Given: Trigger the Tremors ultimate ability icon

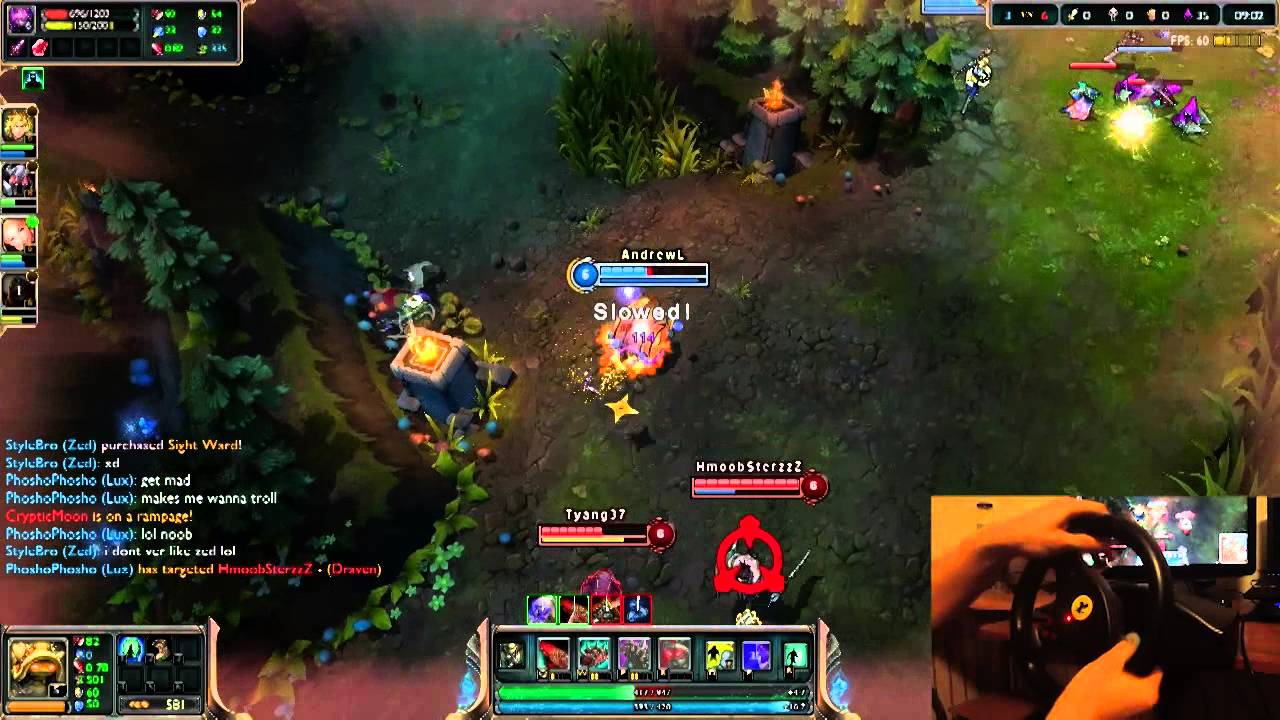Looking at the screenshot, I should (674, 655).
